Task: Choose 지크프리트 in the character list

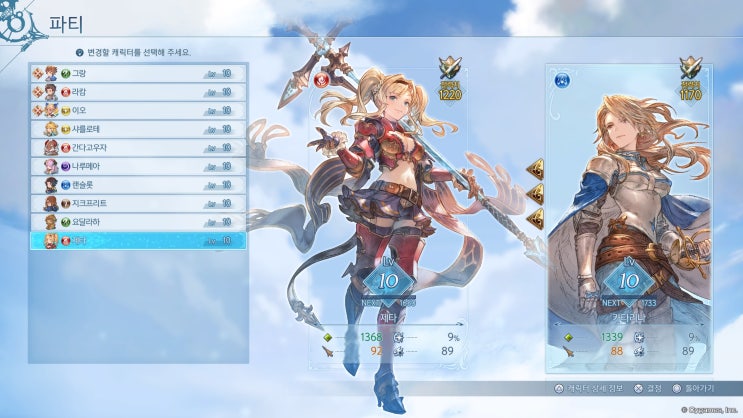Action: click(x=138, y=203)
